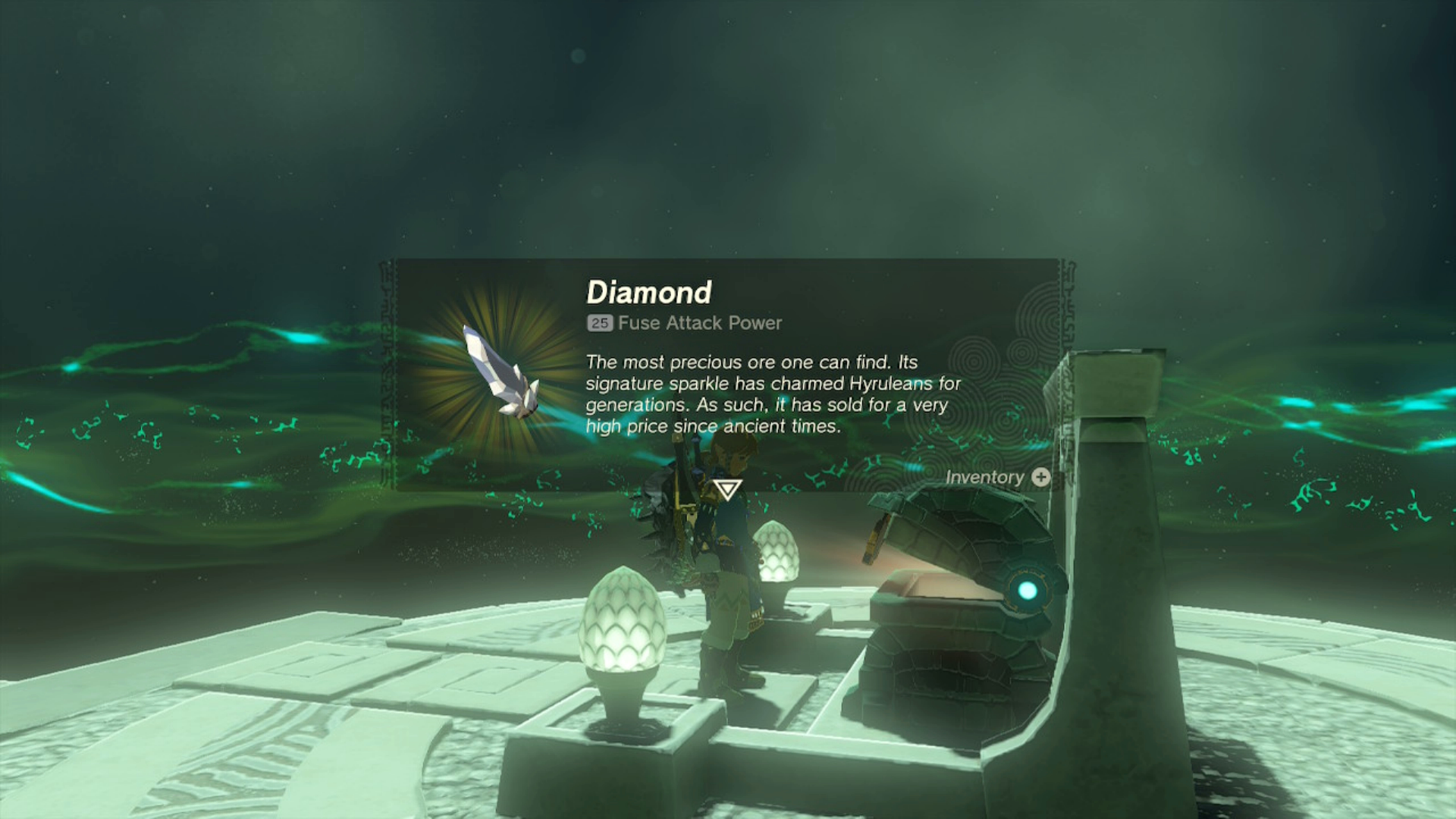Select the Fuse Attack Power badge showing 25

tap(598, 324)
